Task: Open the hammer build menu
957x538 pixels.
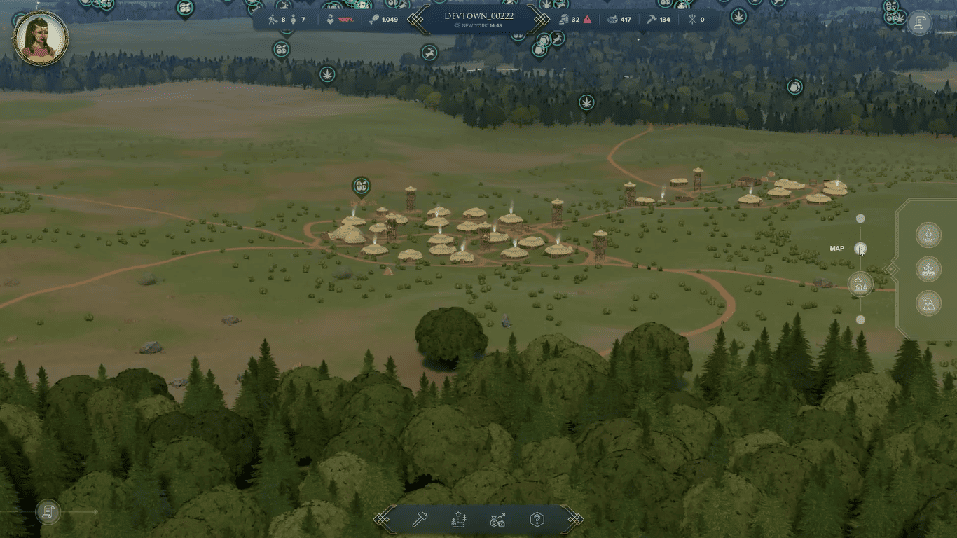Action: (418, 519)
